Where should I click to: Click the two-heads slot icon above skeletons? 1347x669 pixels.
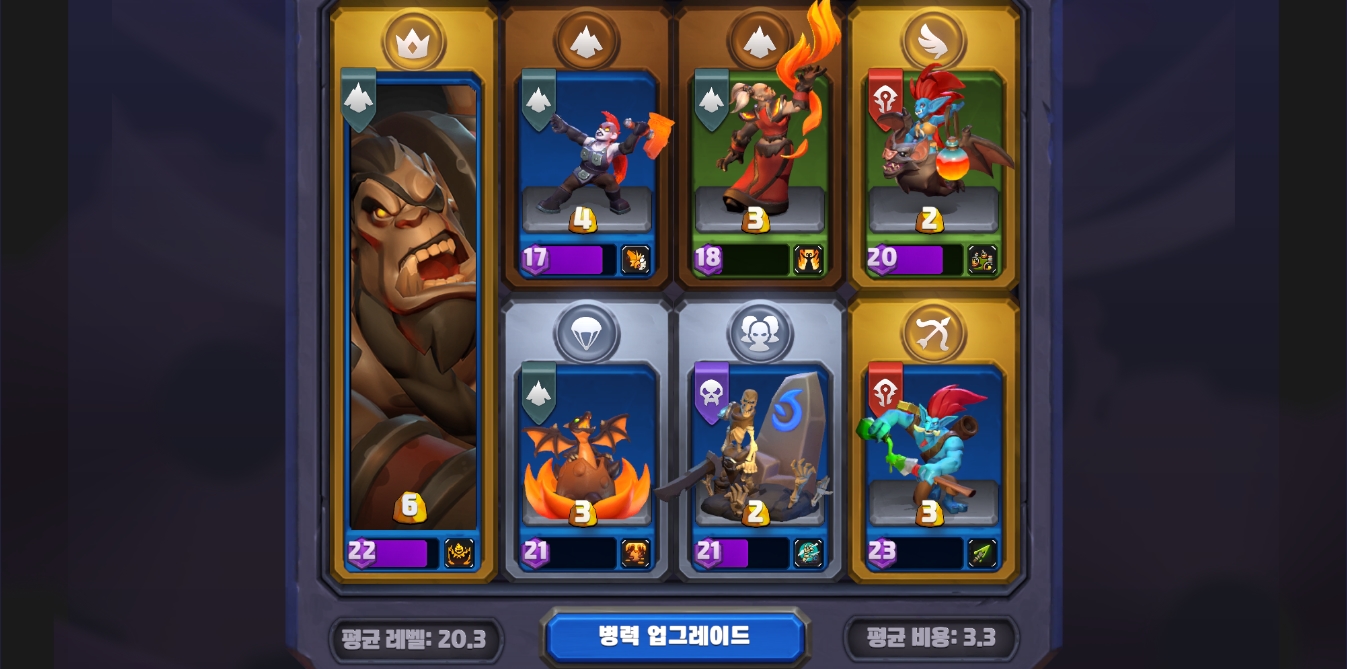tap(760, 333)
